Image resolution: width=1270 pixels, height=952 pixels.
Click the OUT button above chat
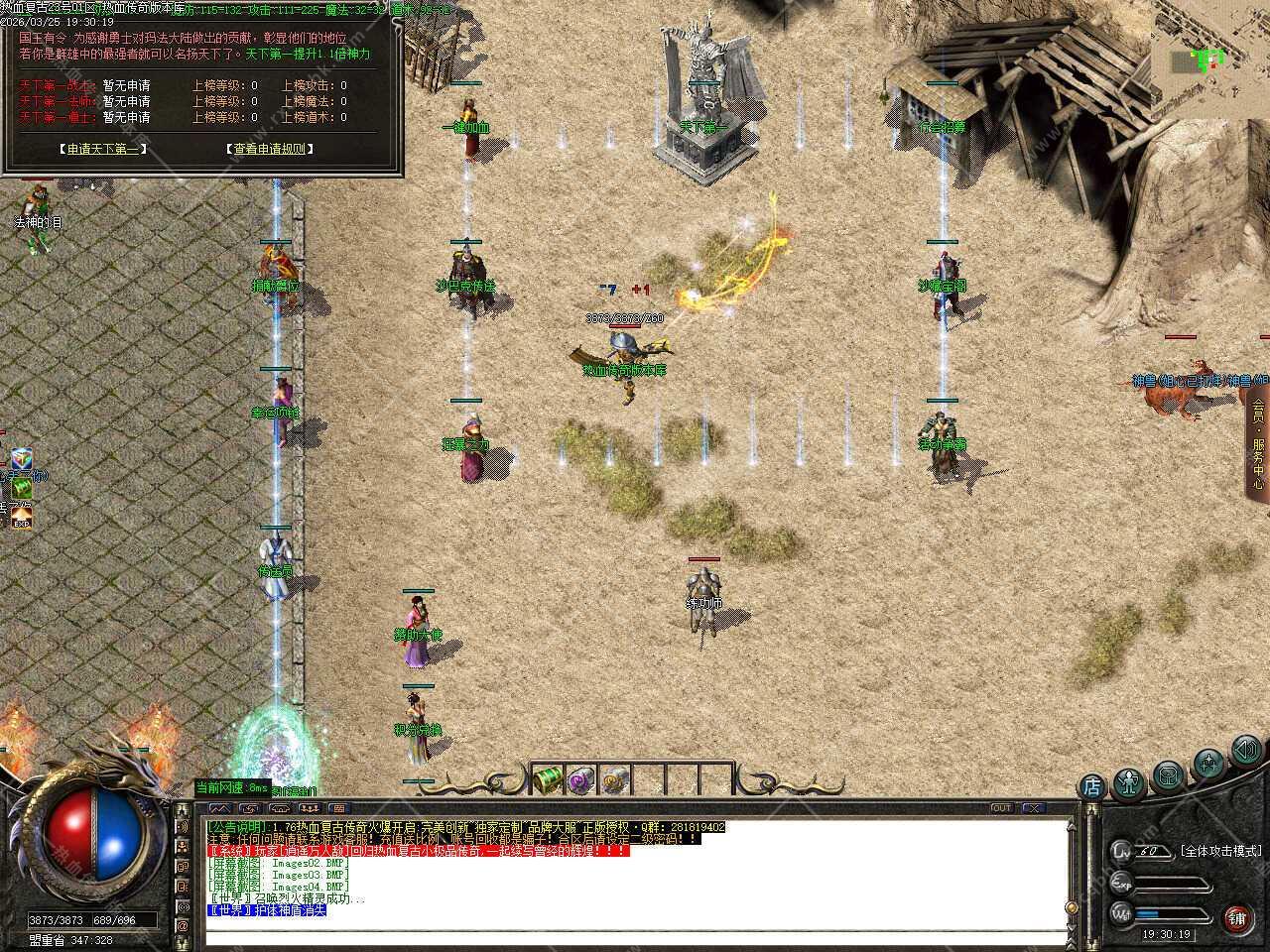pos(1001,808)
